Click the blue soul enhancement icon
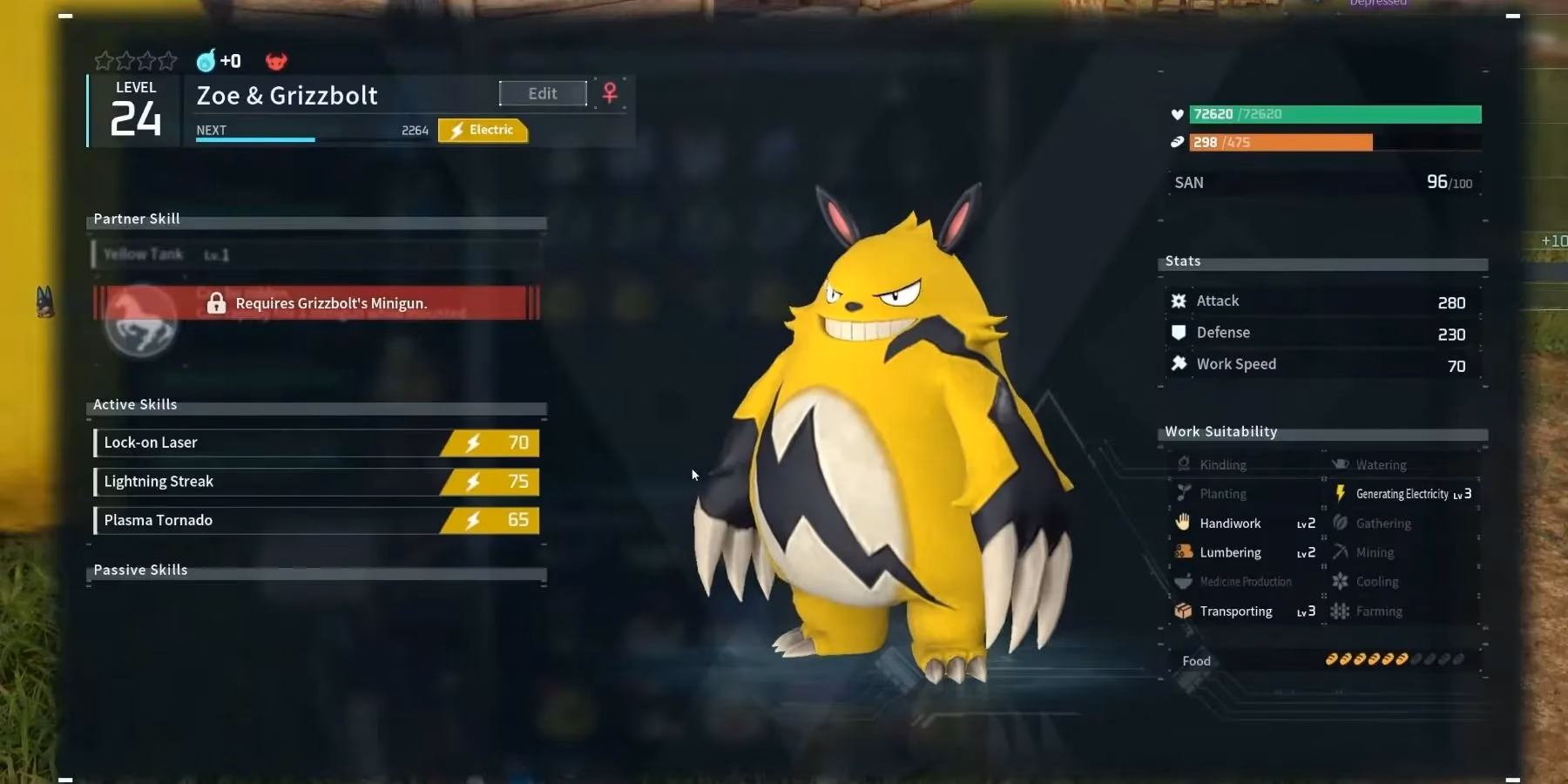Image resolution: width=1568 pixels, height=784 pixels. [206, 61]
